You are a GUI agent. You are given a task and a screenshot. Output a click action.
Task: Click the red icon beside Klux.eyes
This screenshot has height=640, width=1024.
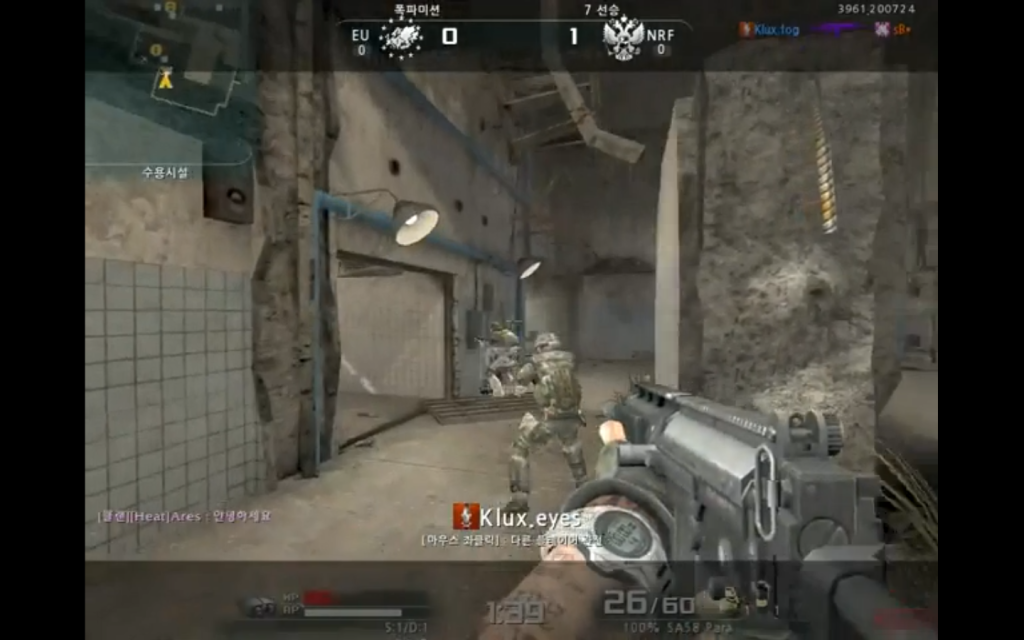click(x=465, y=517)
